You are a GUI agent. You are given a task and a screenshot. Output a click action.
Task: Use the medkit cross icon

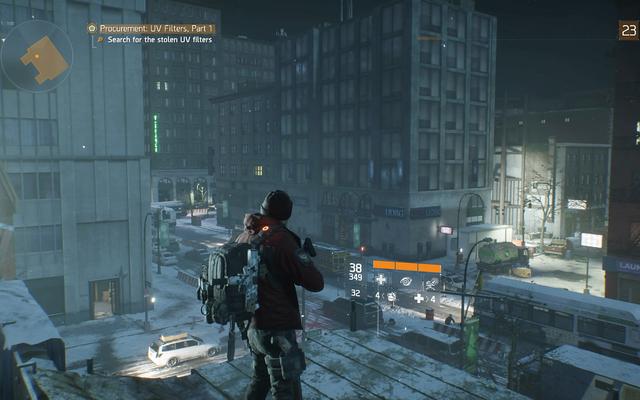[418, 297]
